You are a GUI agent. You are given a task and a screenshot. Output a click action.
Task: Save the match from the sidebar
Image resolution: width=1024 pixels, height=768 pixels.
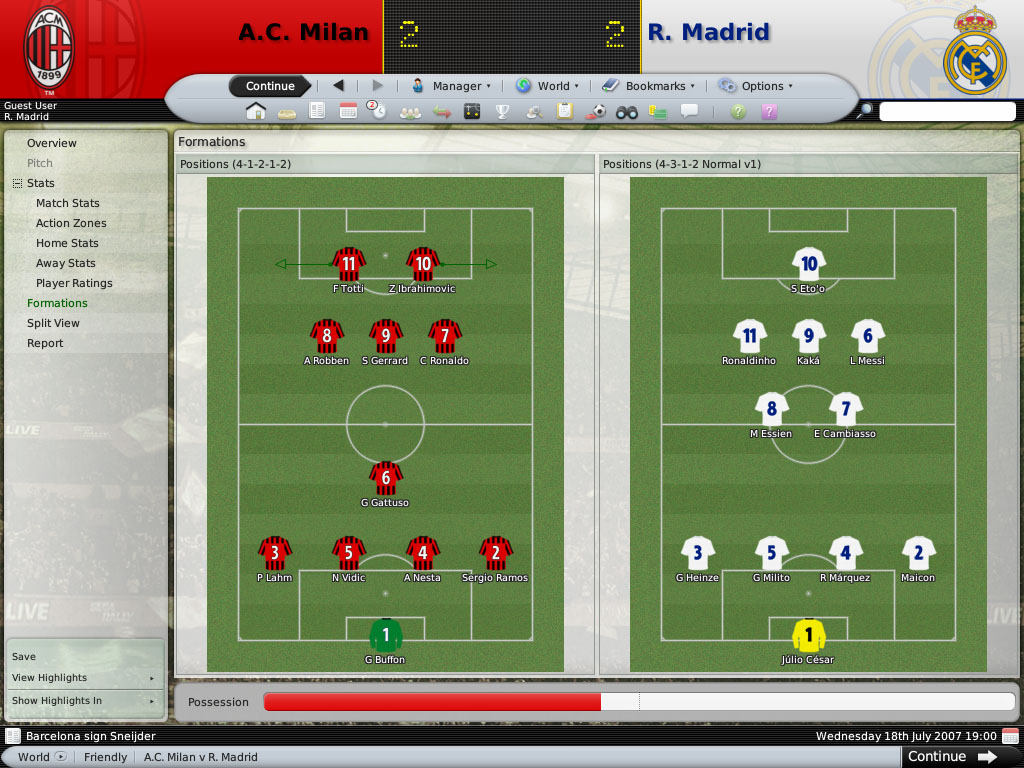tap(24, 657)
